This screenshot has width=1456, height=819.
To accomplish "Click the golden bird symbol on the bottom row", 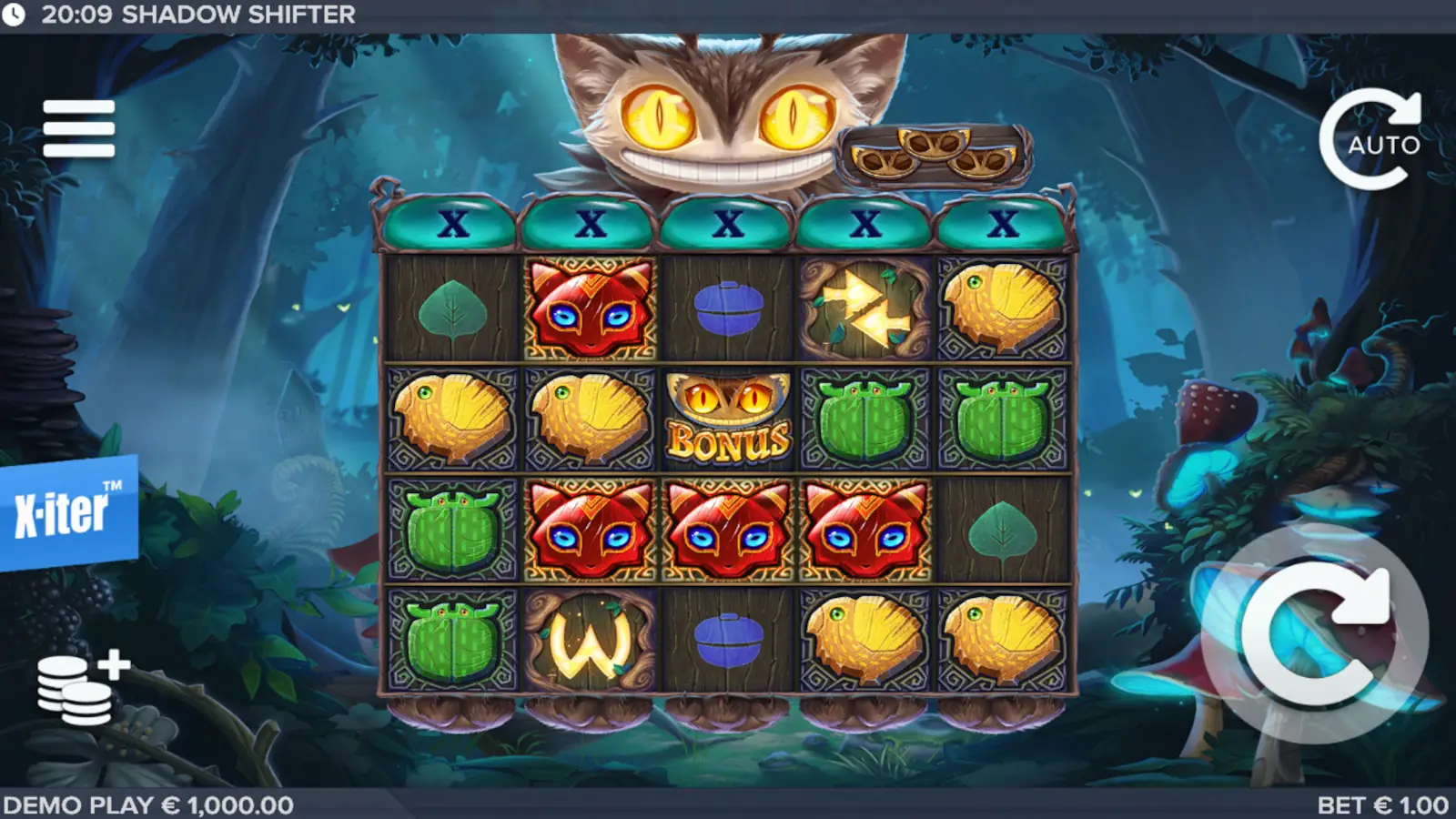I will (864, 642).
